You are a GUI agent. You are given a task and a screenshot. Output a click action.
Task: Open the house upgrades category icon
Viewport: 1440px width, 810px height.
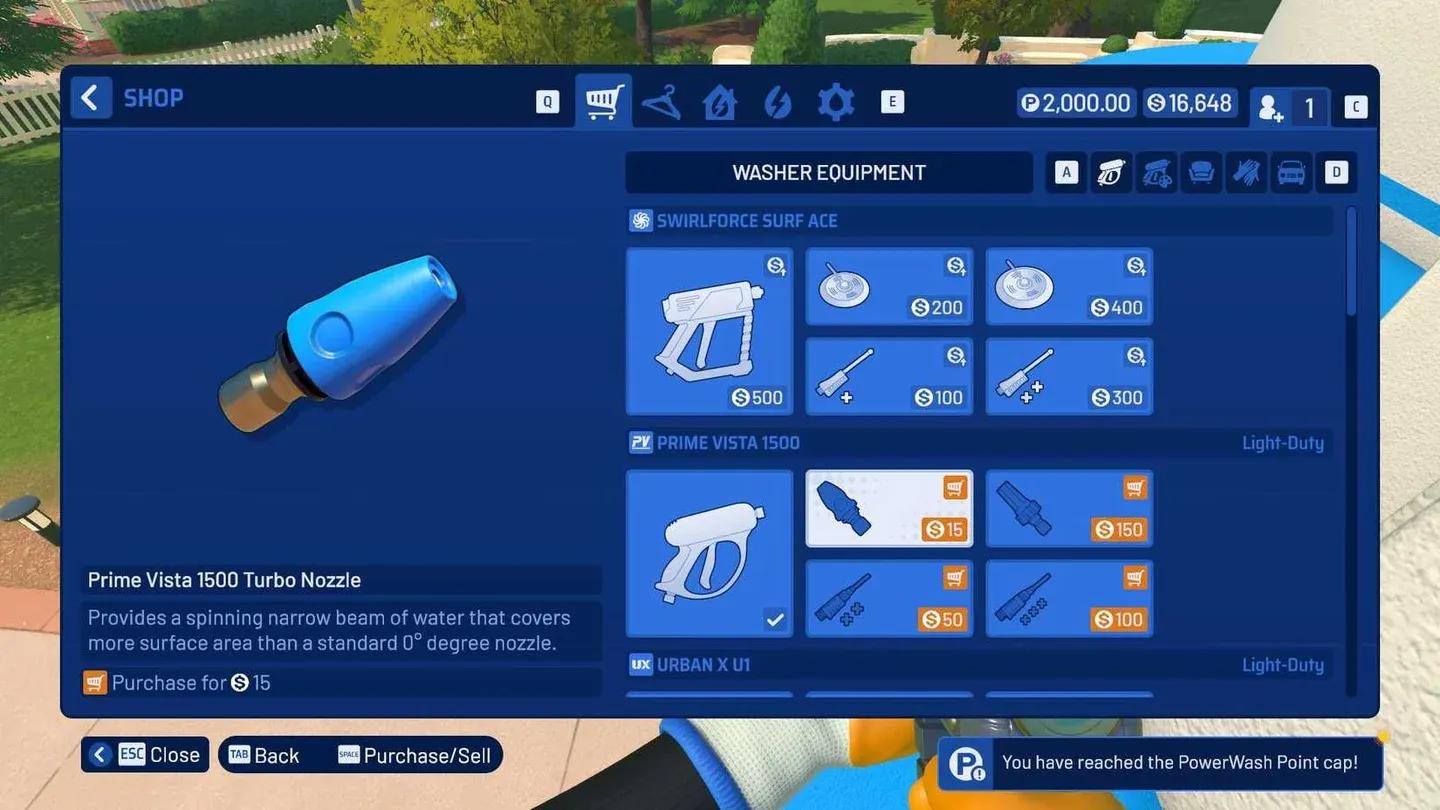[x=720, y=101]
